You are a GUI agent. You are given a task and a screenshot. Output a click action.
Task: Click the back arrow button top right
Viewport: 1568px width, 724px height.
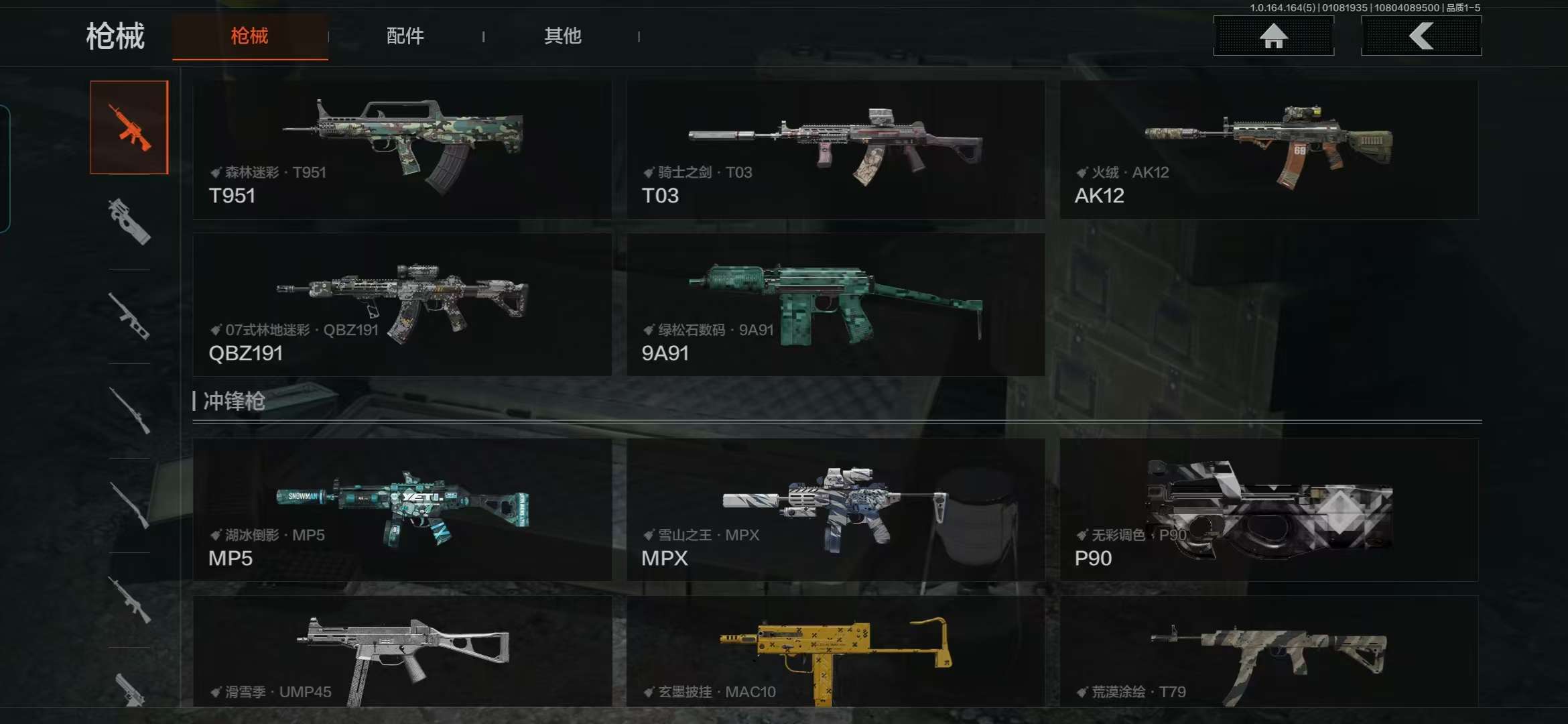tap(1421, 36)
